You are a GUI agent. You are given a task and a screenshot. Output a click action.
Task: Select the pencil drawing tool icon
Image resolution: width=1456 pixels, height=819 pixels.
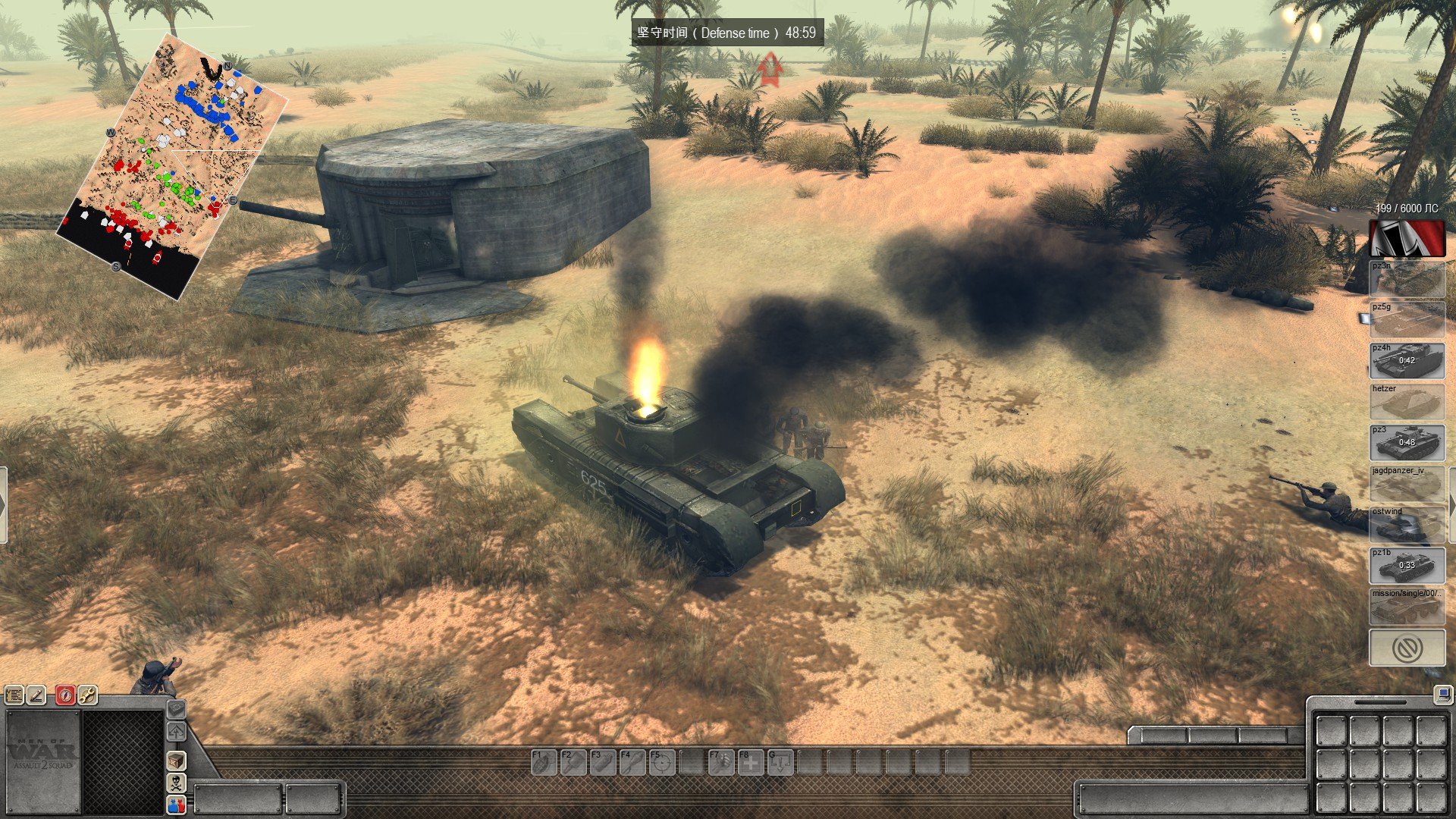click(36, 695)
